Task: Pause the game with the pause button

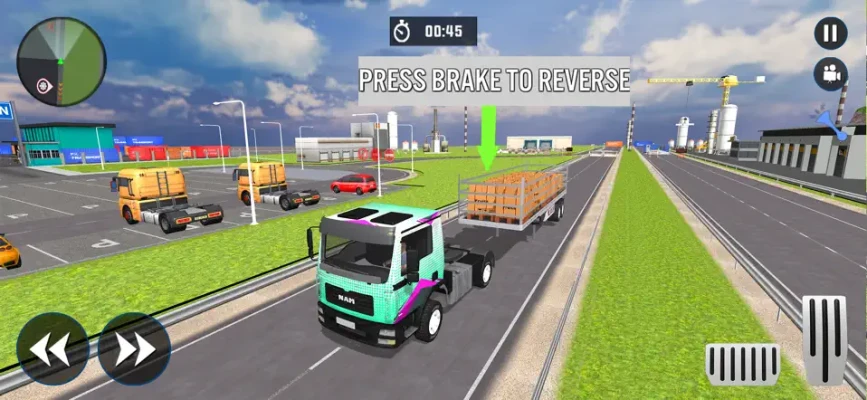Action: 829,33
